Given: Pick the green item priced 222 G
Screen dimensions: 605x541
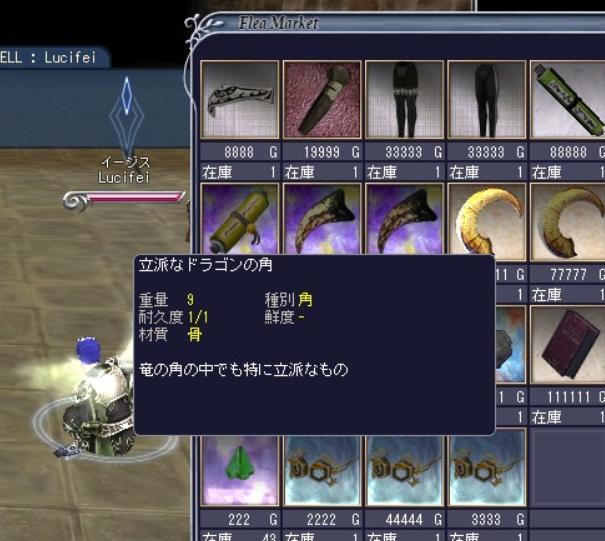Looking at the screenshot, I should tap(240, 467).
